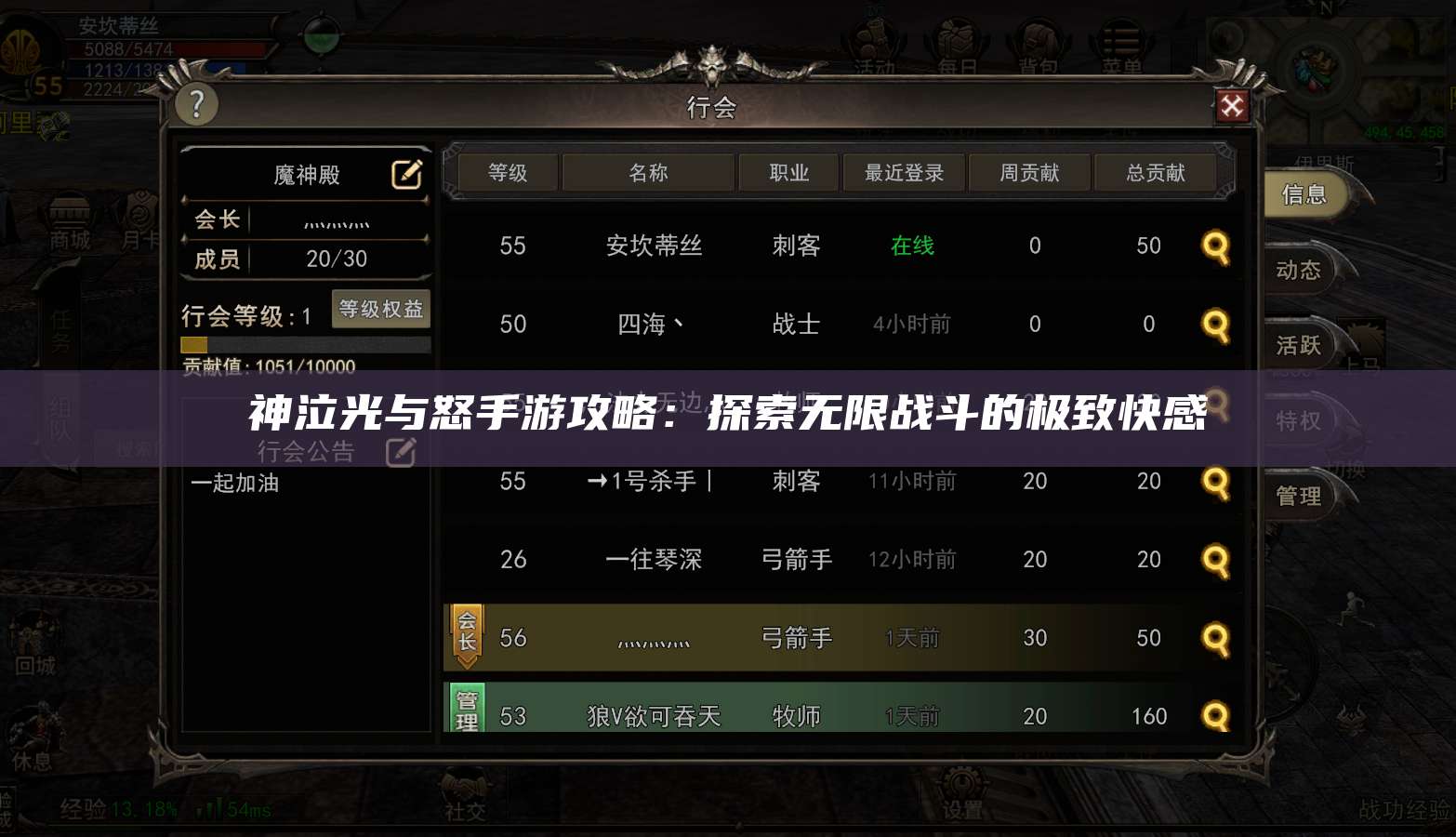The width and height of the screenshot is (1456, 837).
Task: 切换到动态标签页
Action: click(1299, 270)
